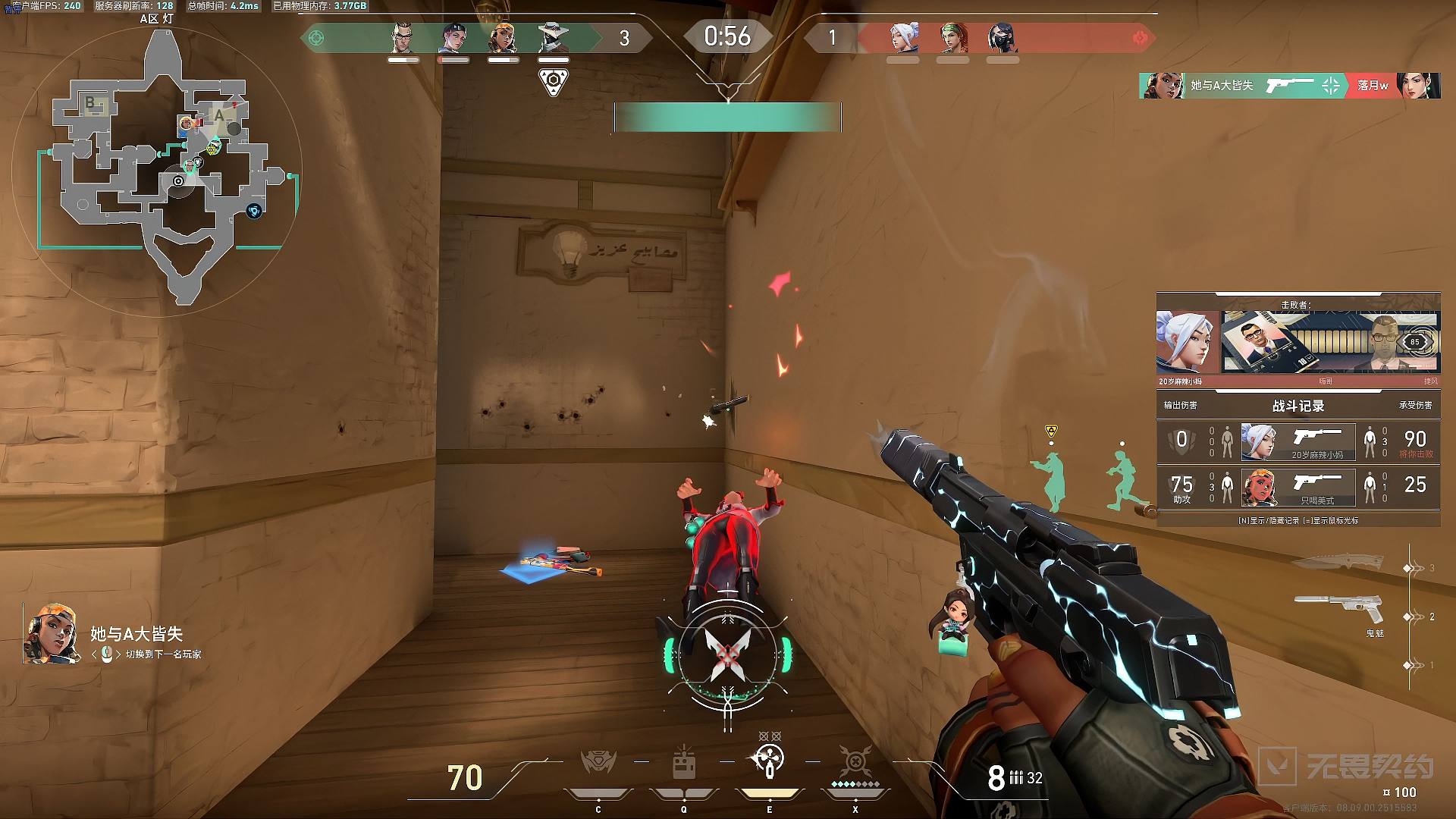Select Raze's portrait in the top team bar

[502, 37]
